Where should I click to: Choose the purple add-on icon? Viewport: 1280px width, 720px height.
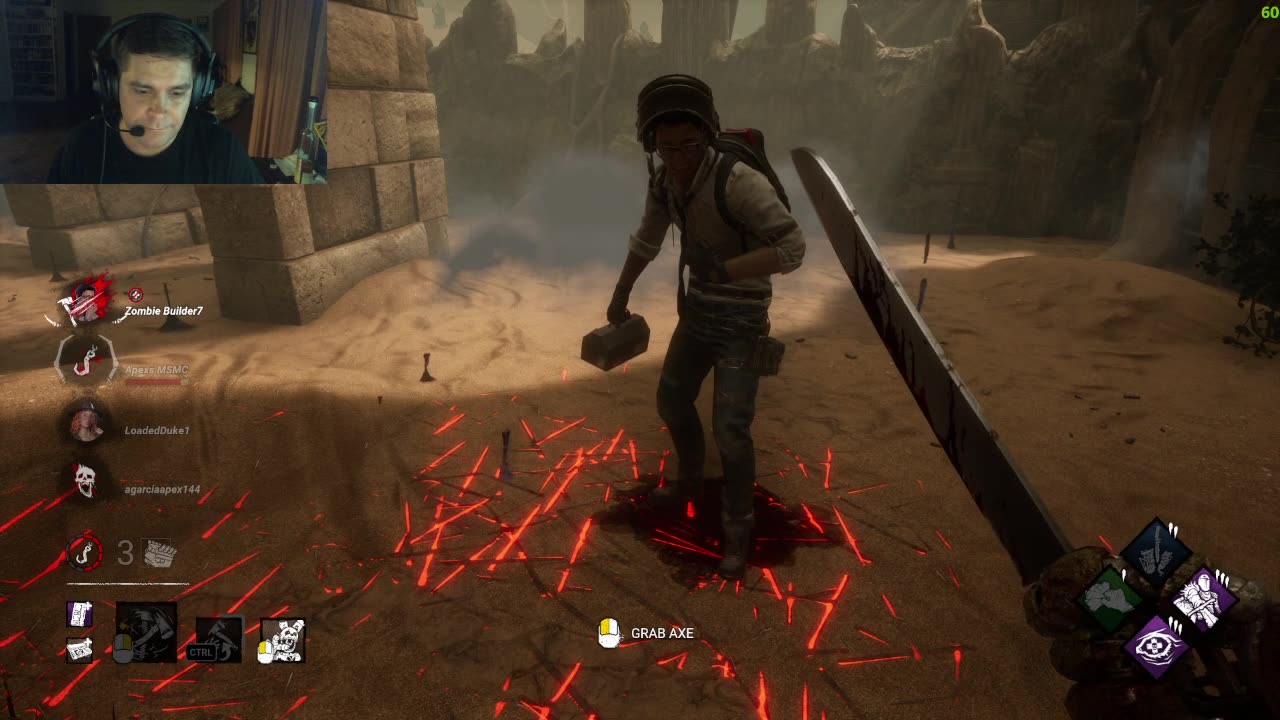coord(80,614)
